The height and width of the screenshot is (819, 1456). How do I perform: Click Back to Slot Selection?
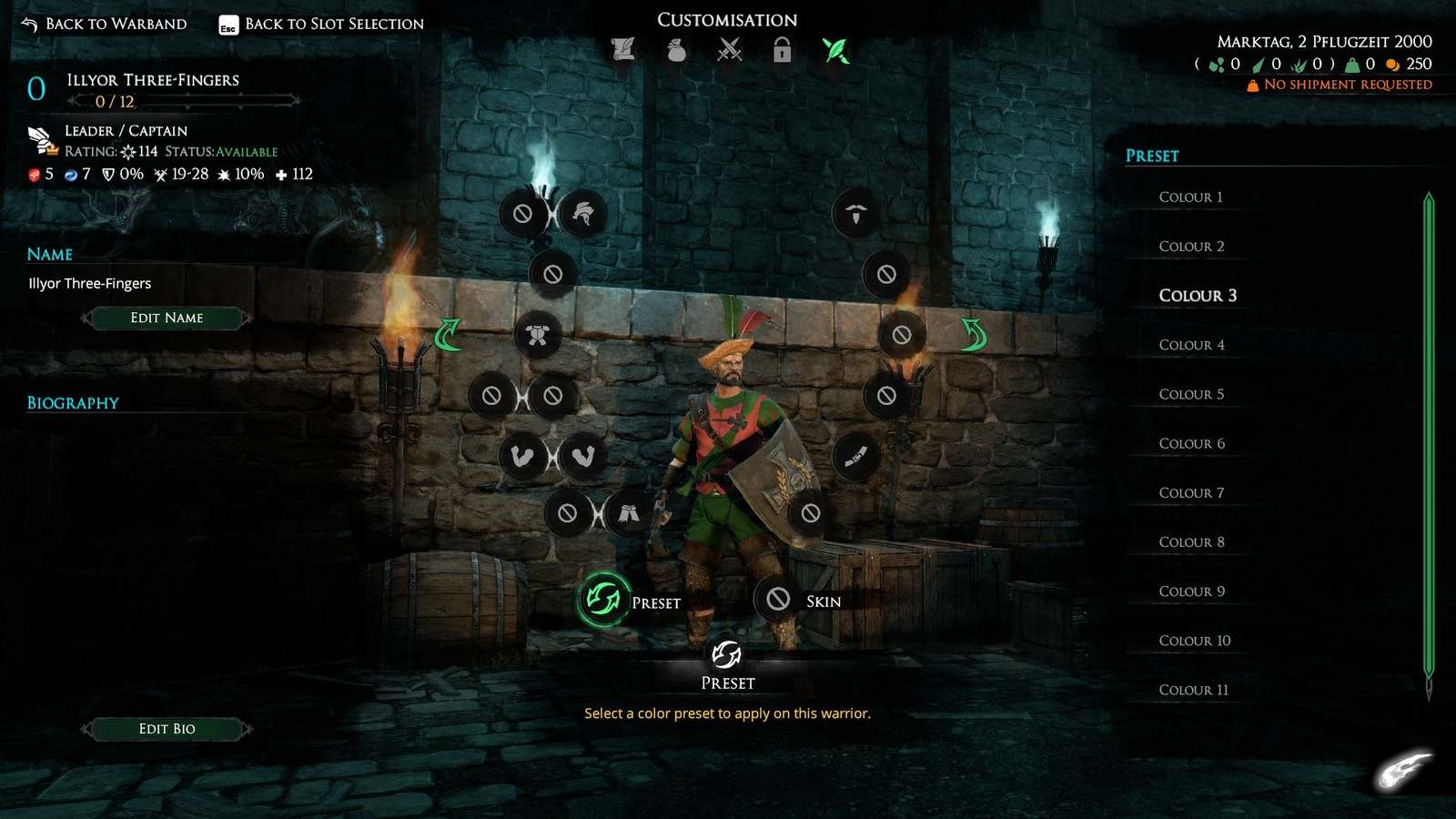pyautogui.click(x=321, y=24)
